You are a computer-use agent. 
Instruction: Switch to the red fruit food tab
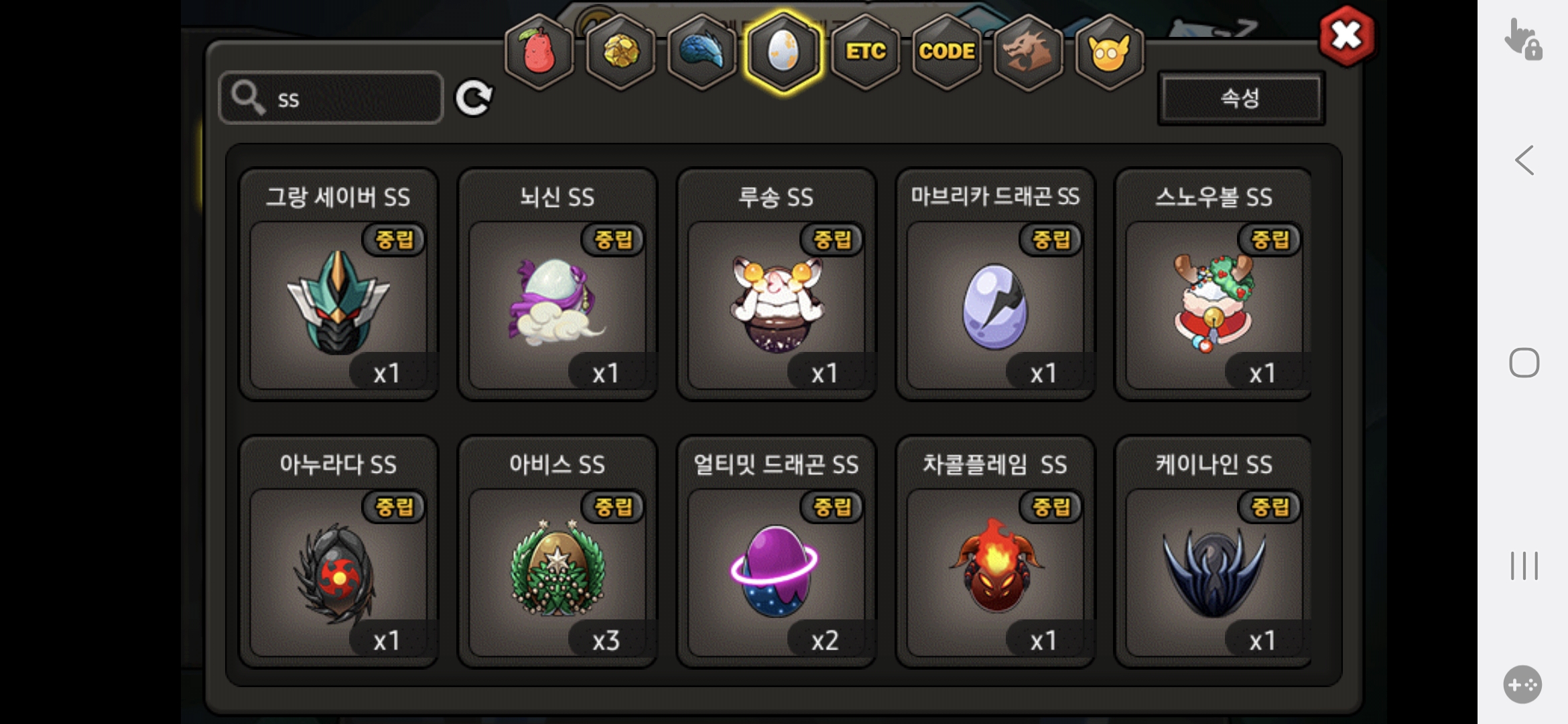pos(539,52)
